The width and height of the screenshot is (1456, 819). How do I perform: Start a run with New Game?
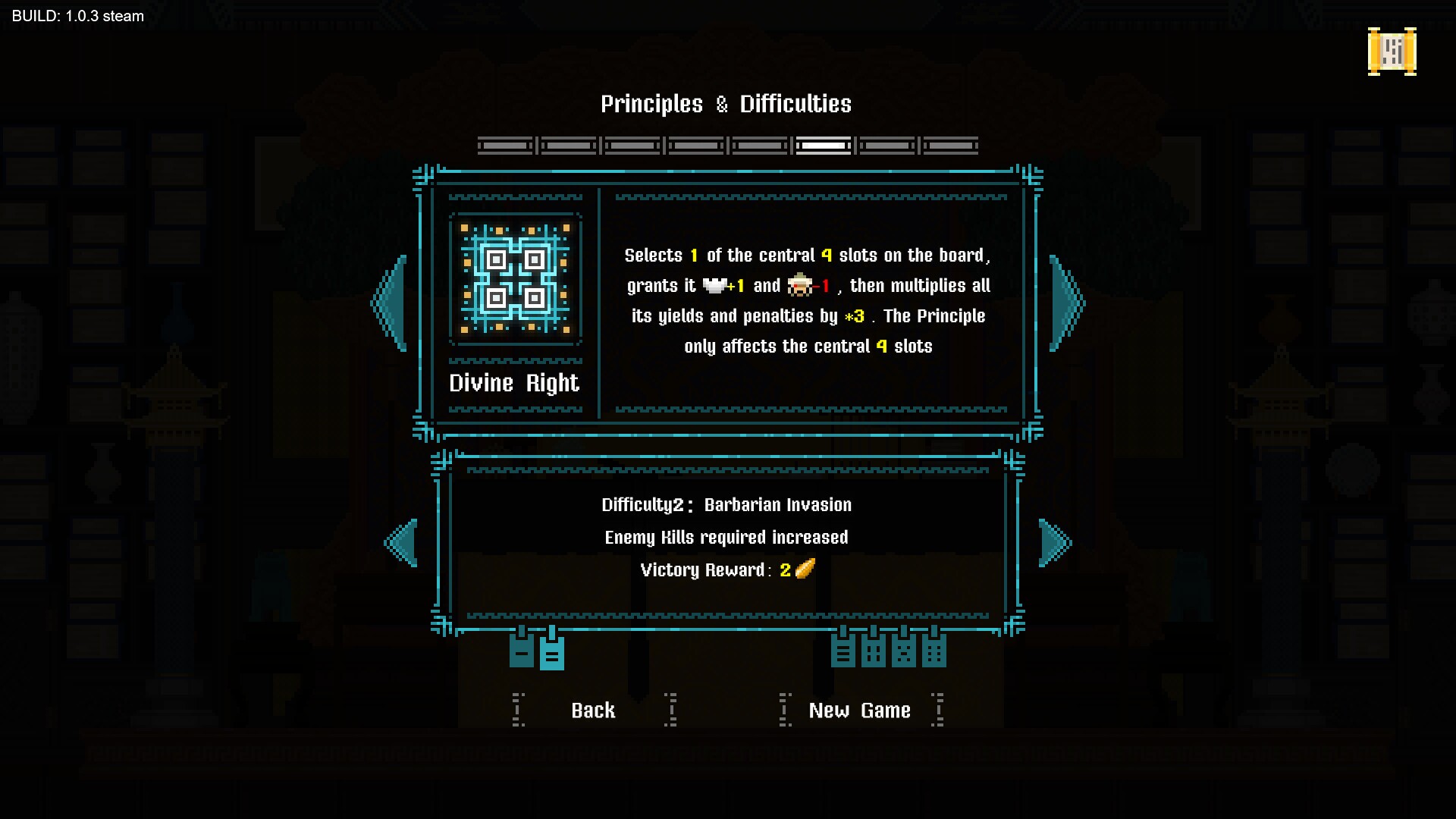coord(859,711)
